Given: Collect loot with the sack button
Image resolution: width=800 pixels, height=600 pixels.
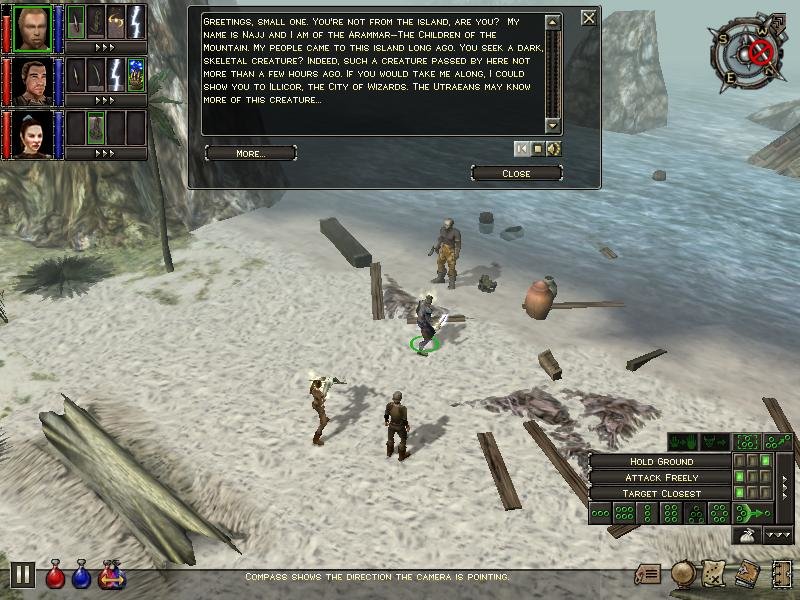Looking at the screenshot, I should point(746,536).
